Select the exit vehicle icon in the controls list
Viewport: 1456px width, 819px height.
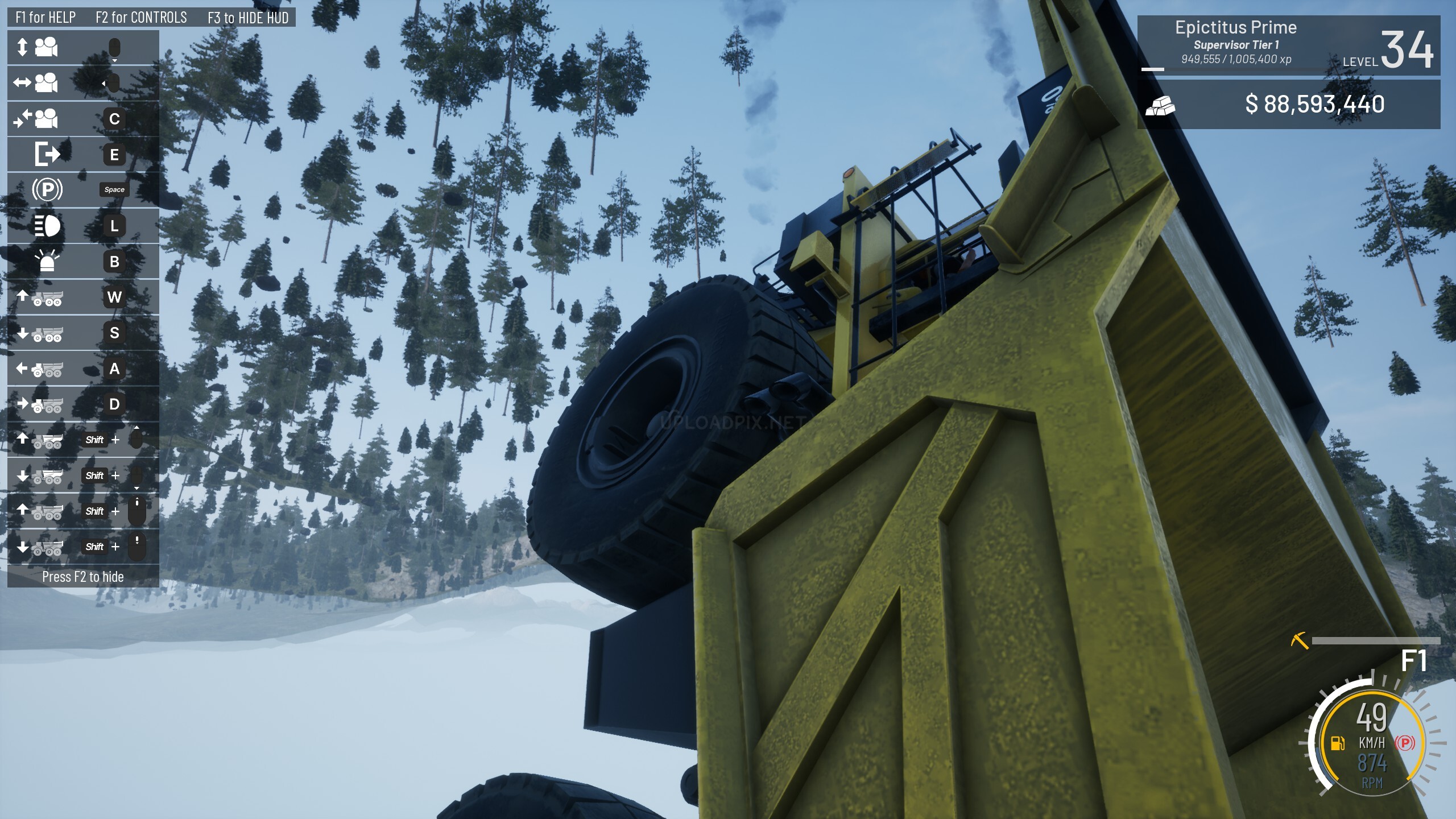[47, 154]
